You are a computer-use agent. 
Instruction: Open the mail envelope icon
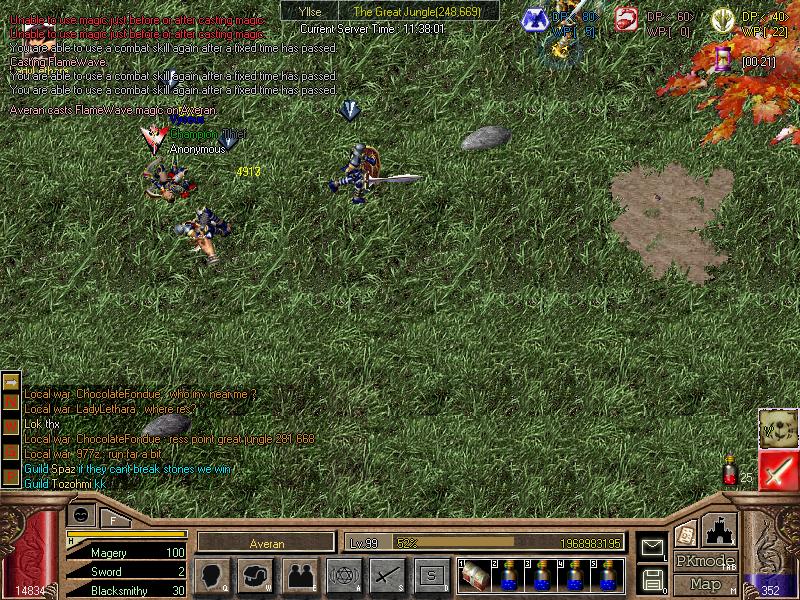[x=653, y=546]
